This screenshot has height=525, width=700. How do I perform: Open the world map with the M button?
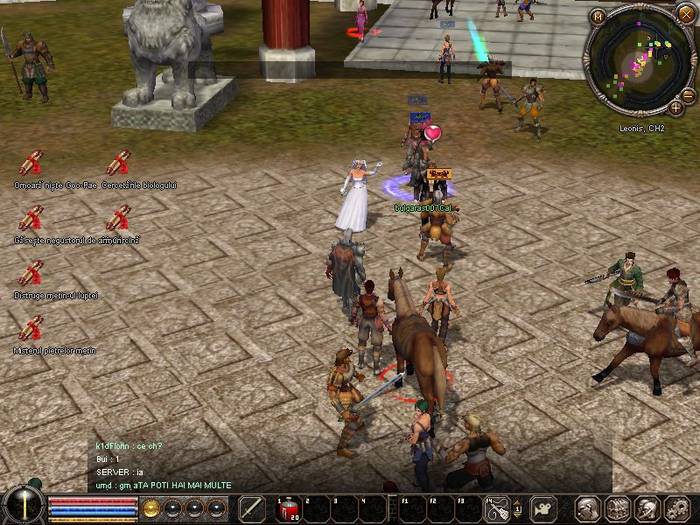[x=598, y=16]
